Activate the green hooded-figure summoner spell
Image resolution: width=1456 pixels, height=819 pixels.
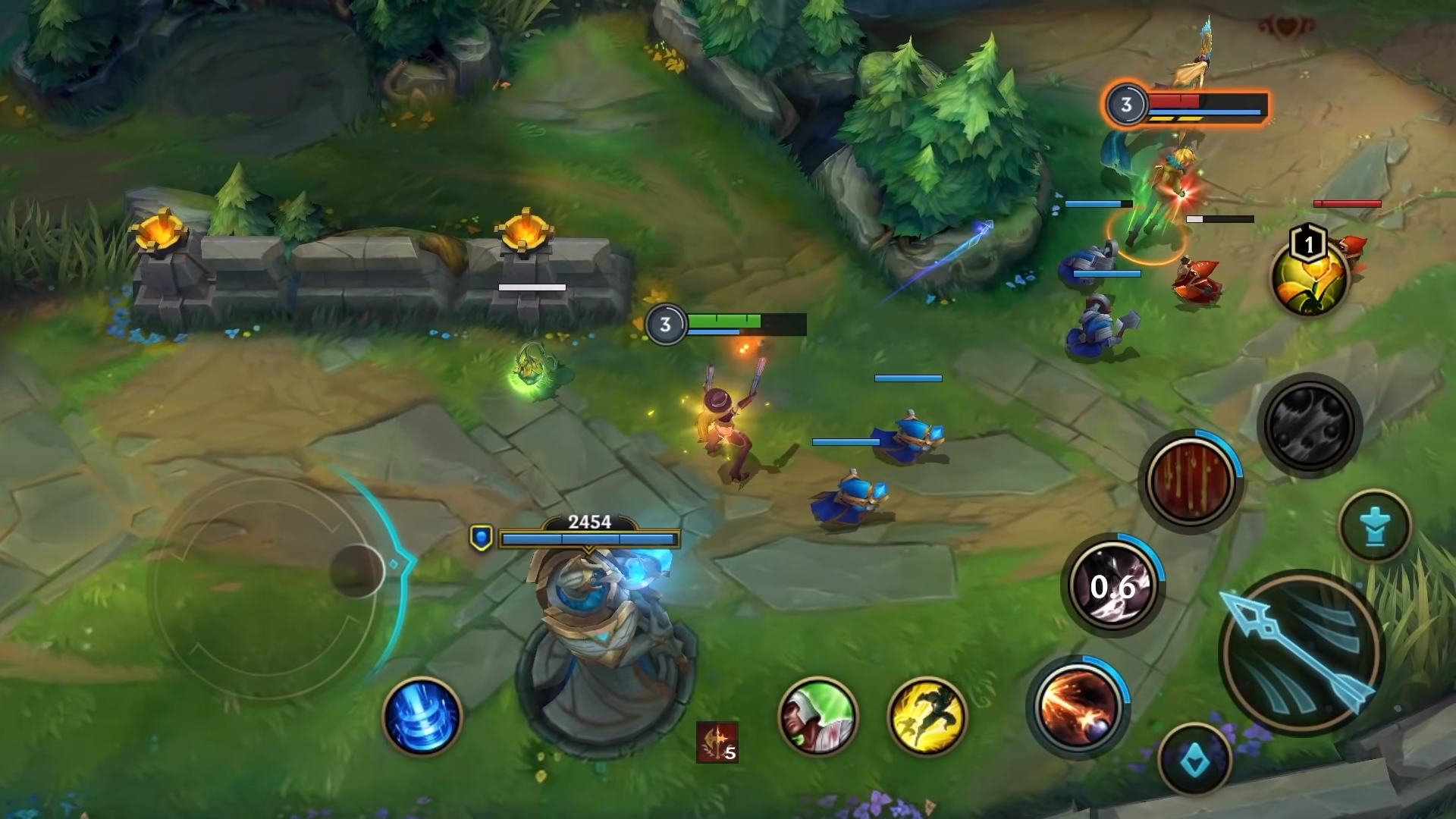(x=818, y=717)
